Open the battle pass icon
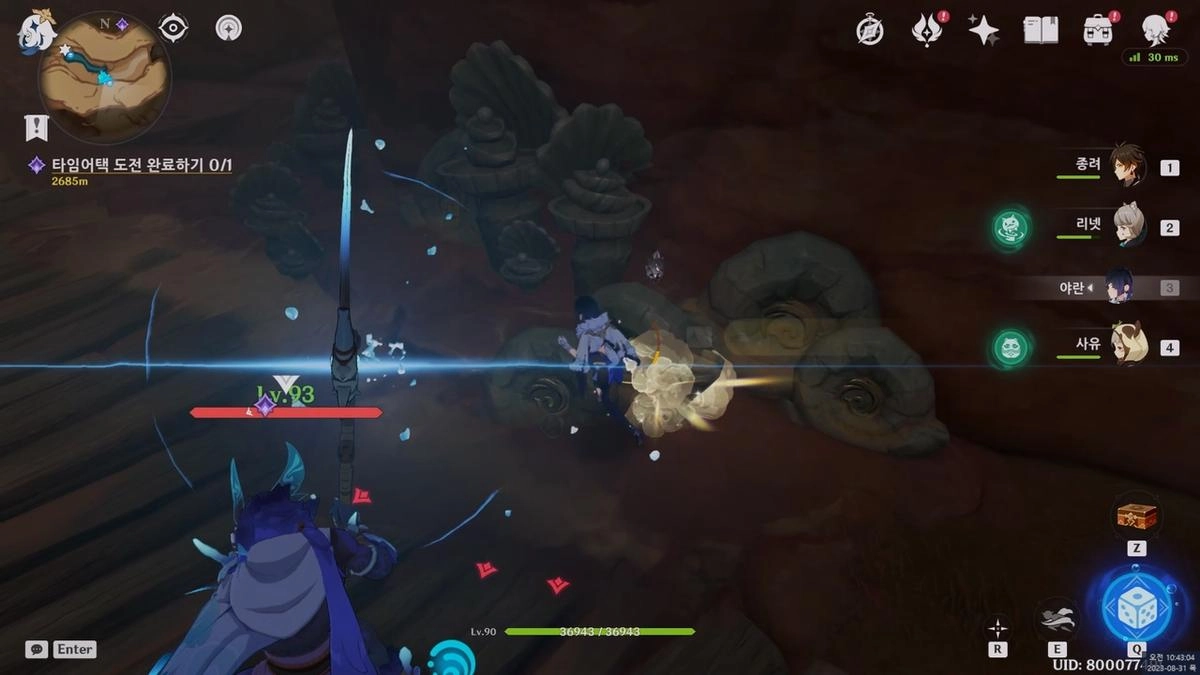This screenshot has height=675, width=1200. (x=927, y=30)
